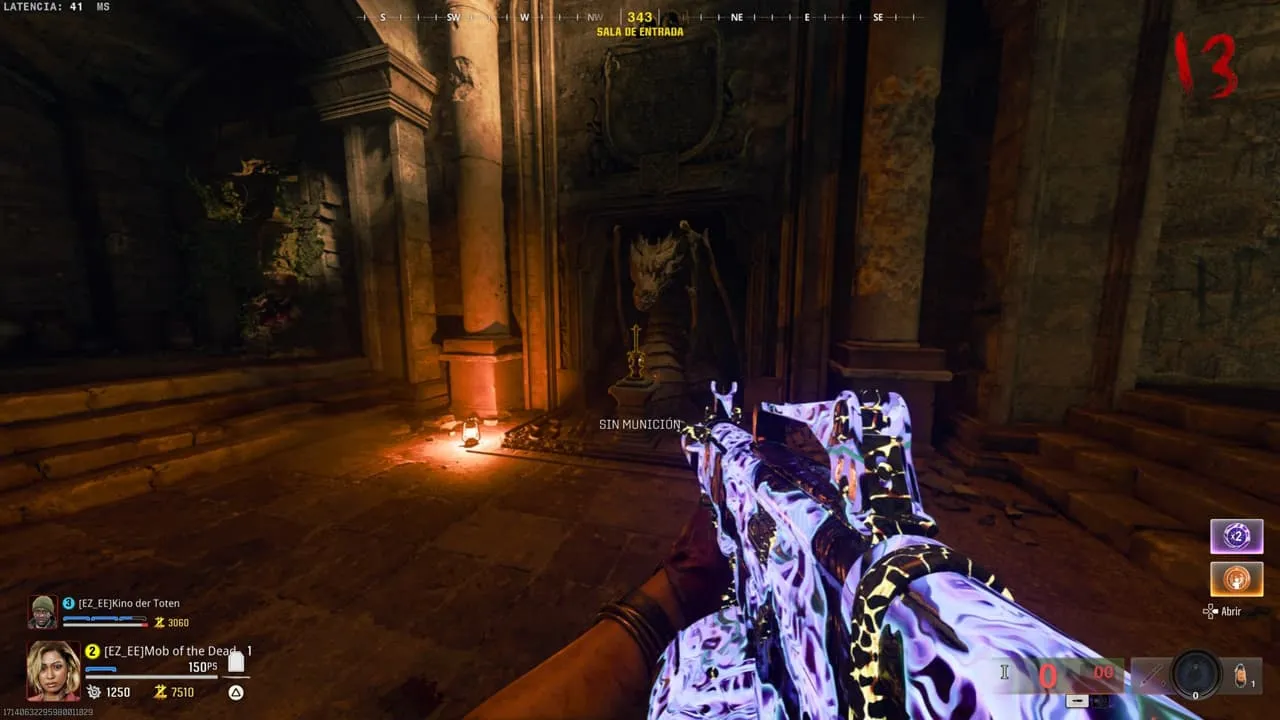Click the compass bar at the top
The width and height of the screenshot is (1280, 720).
pos(640,17)
